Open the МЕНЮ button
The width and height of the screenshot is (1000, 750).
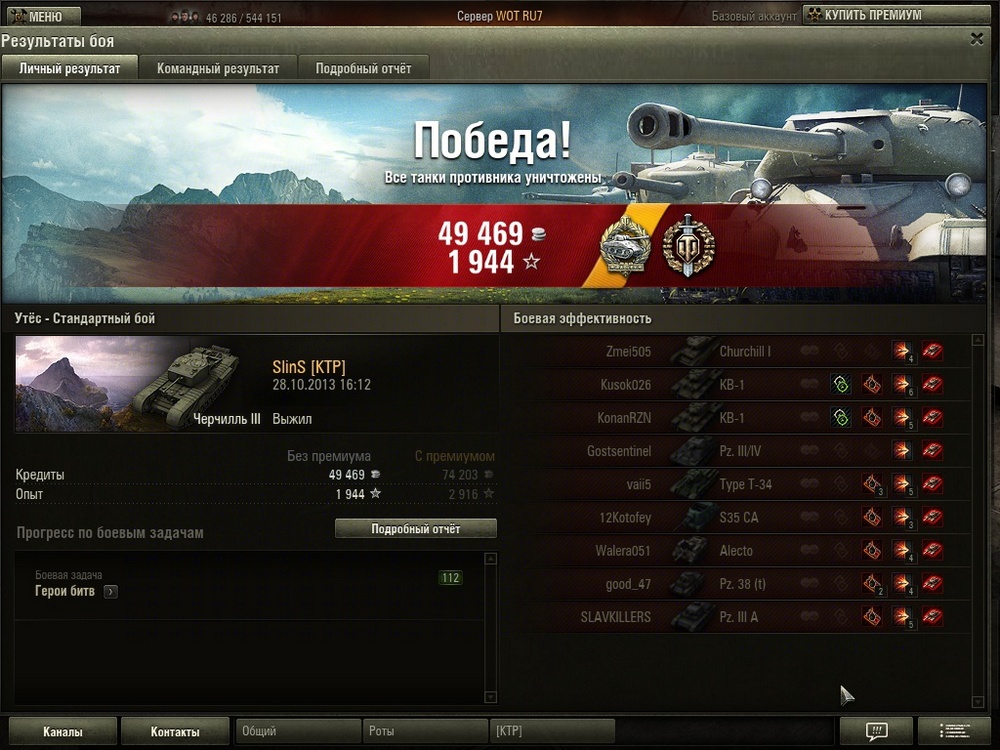38,16
